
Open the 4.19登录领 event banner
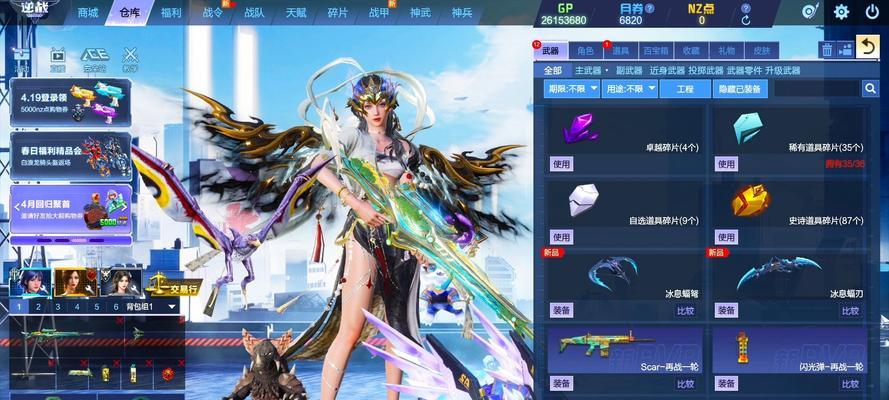[70, 103]
